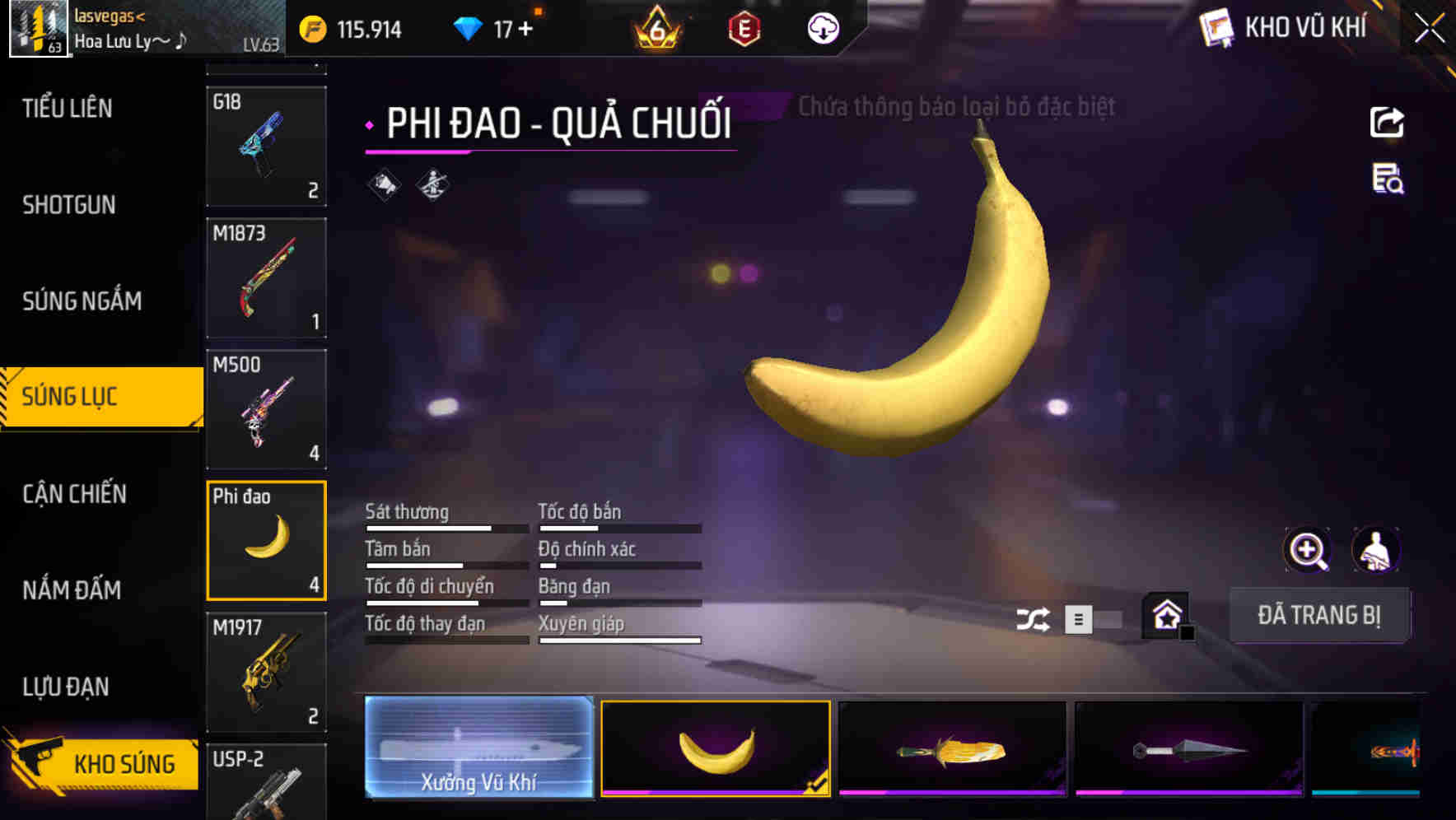Click the star-house favorite icon
This screenshot has height=820, width=1456.
point(1168,615)
